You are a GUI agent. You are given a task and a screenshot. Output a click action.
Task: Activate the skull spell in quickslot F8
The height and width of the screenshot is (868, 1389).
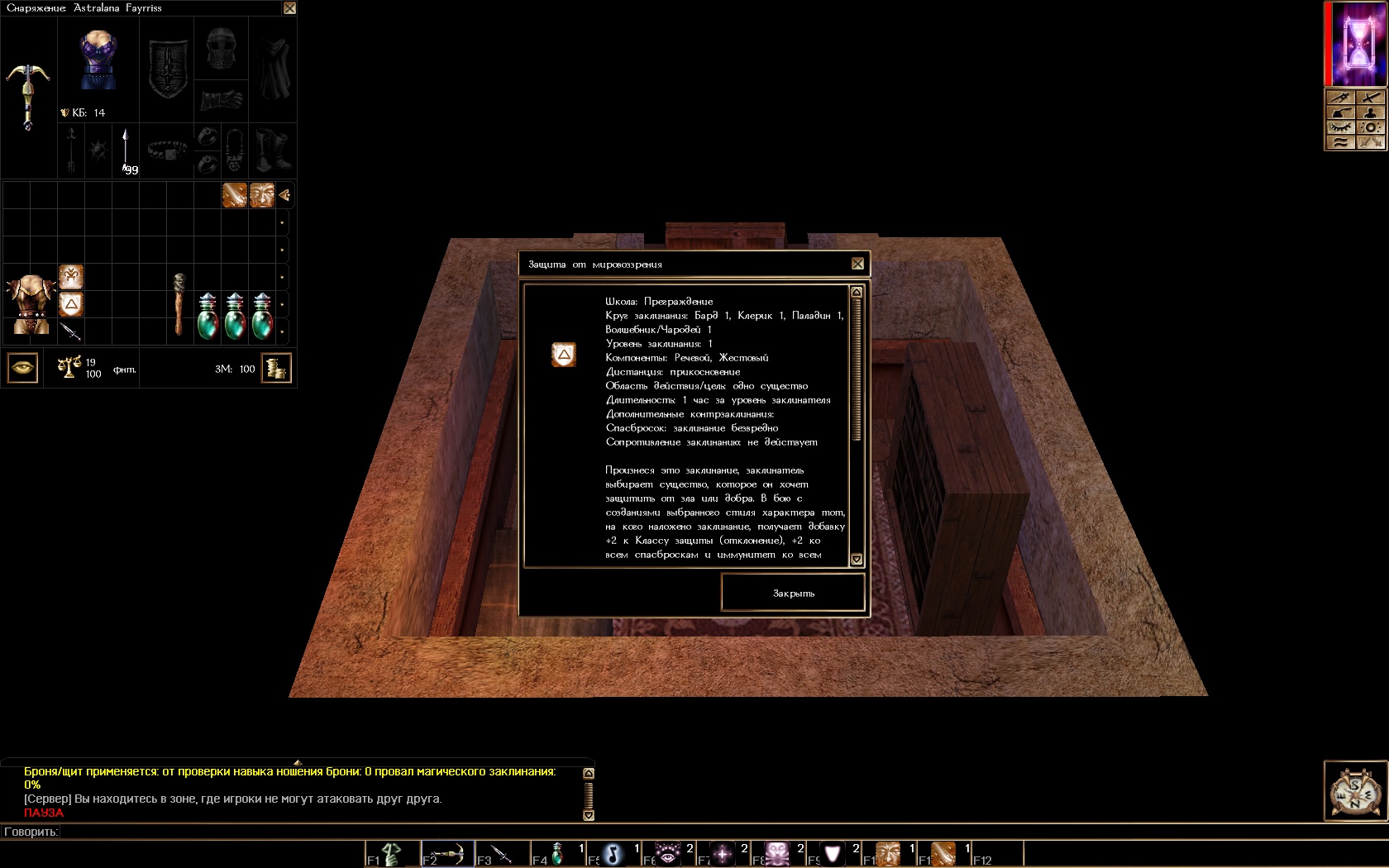tap(779, 853)
